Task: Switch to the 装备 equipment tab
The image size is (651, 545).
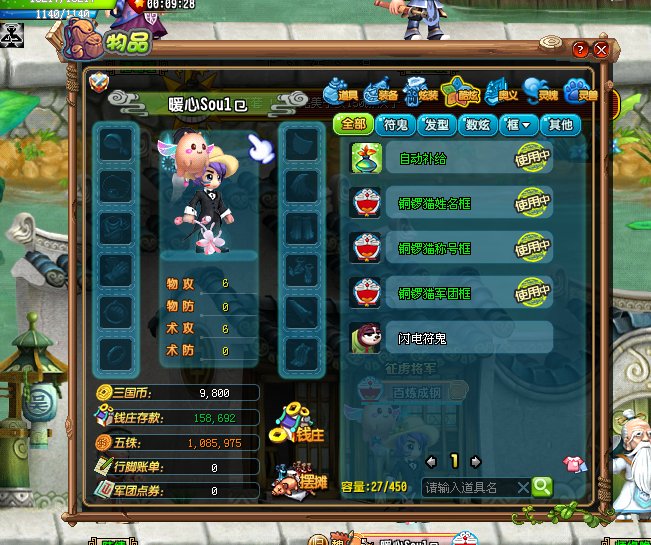Action: coord(382,92)
